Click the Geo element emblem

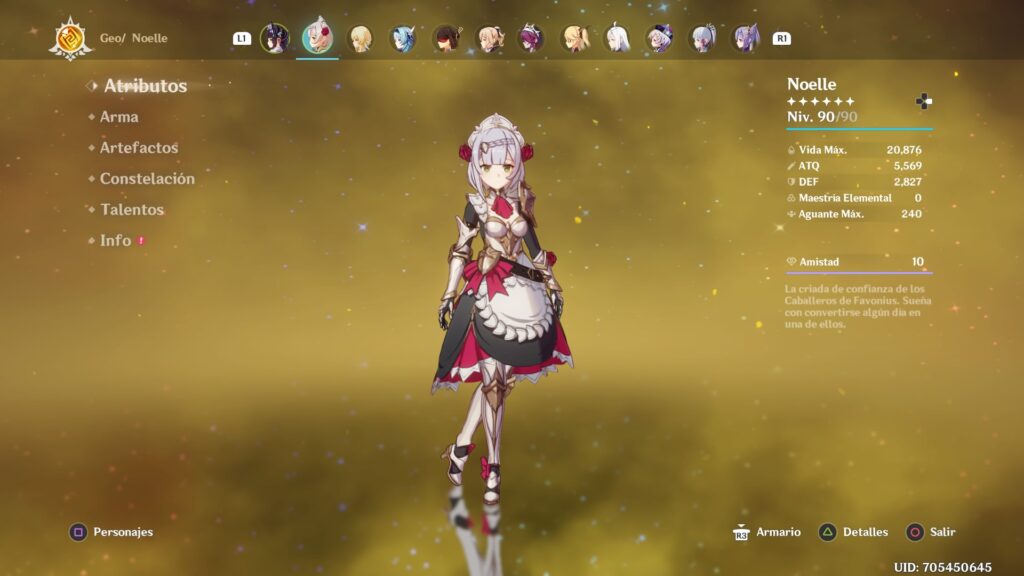[70, 39]
